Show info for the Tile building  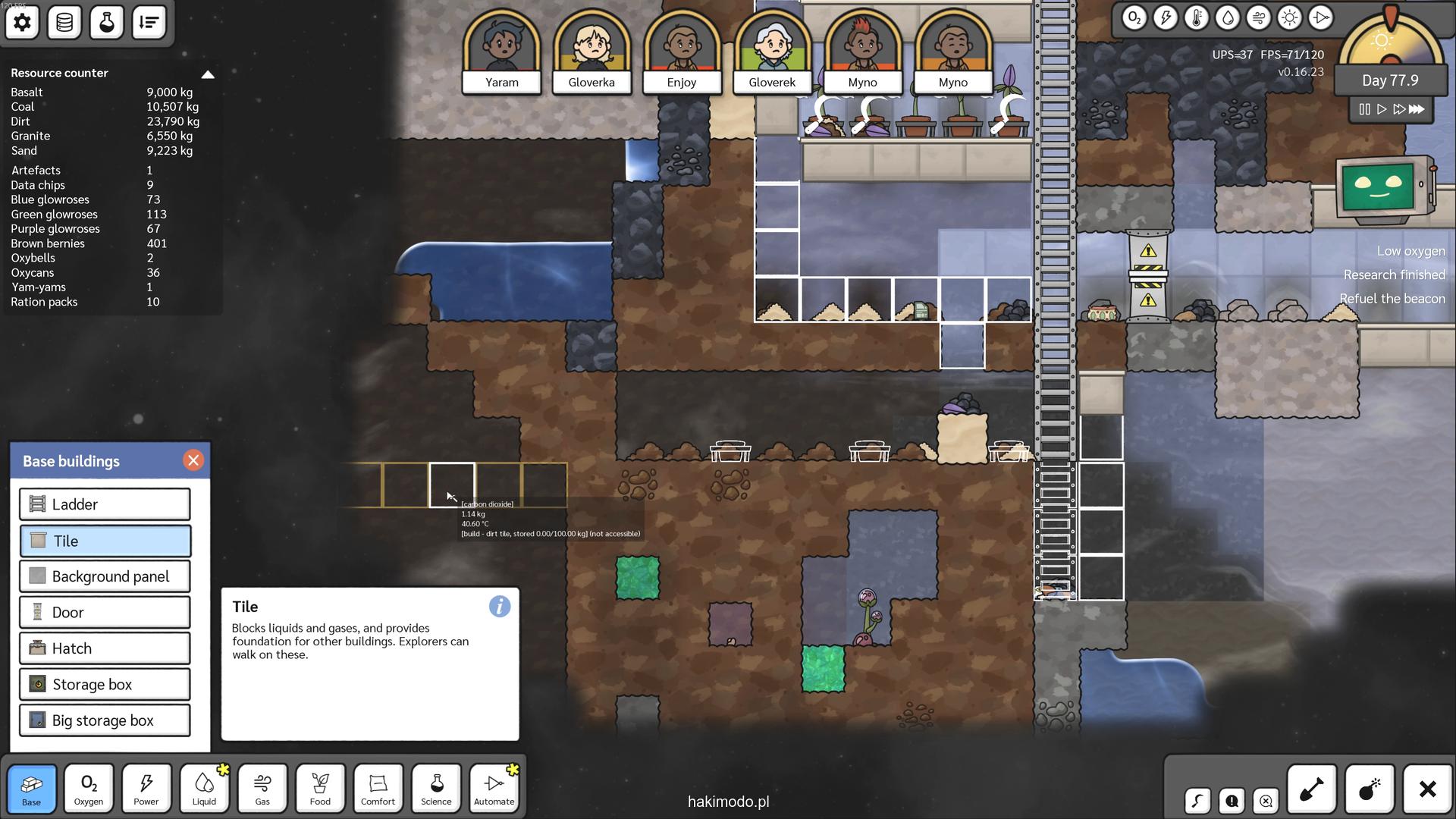tap(499, 607)
